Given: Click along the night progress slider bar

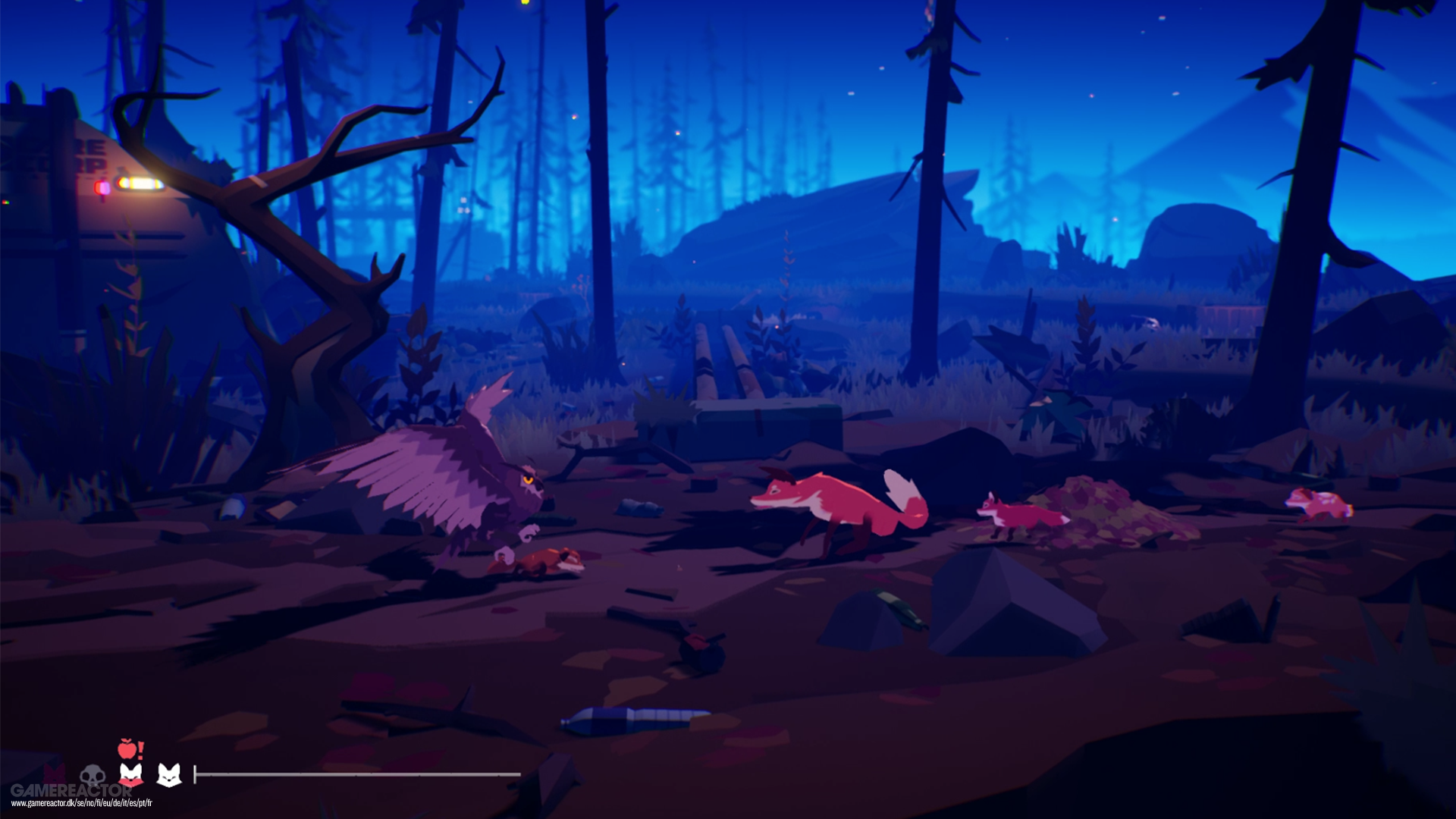Looking at the screenshot, I should [356, 773].
